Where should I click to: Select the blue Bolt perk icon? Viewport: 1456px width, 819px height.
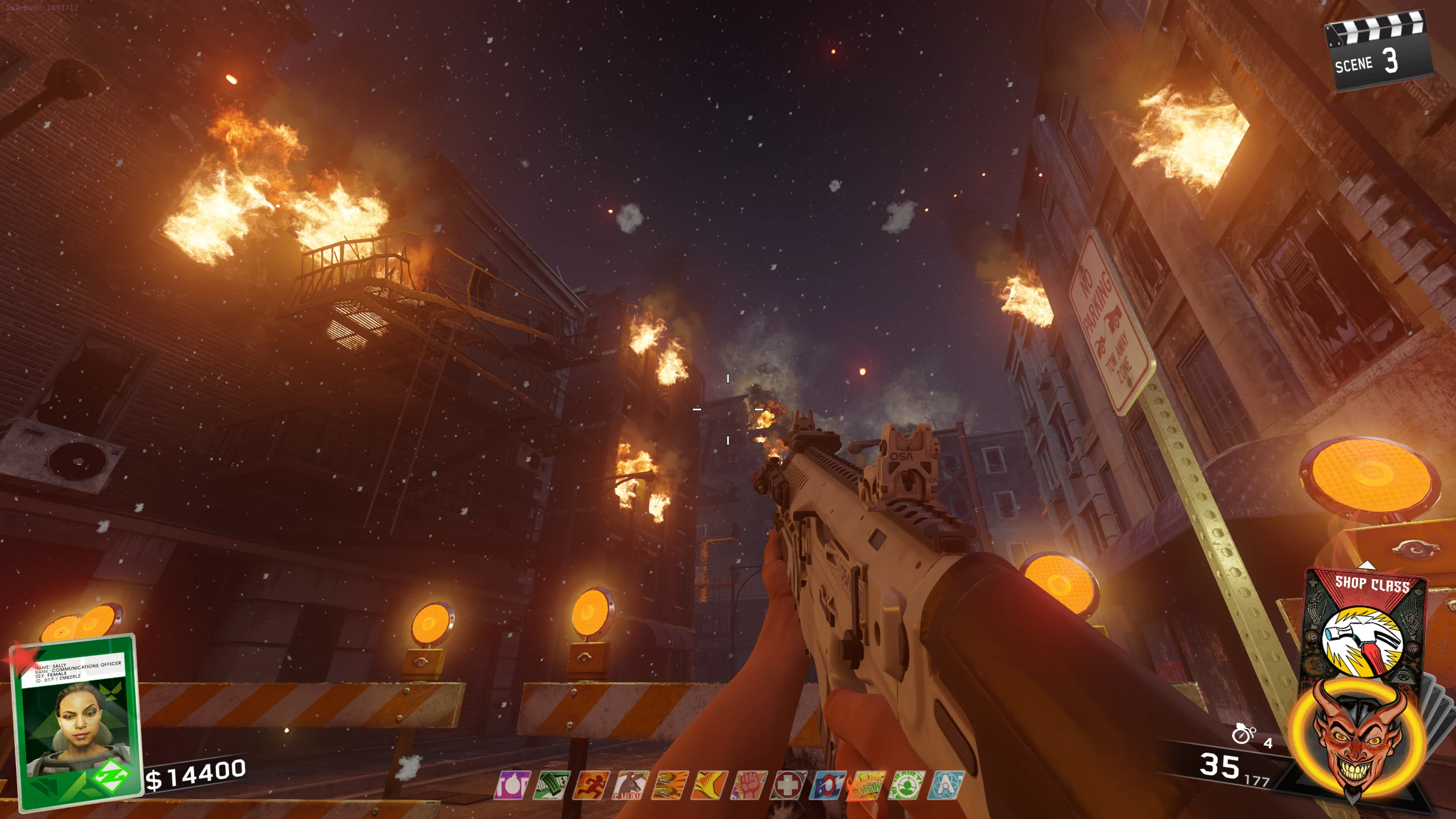click(828, 785)
